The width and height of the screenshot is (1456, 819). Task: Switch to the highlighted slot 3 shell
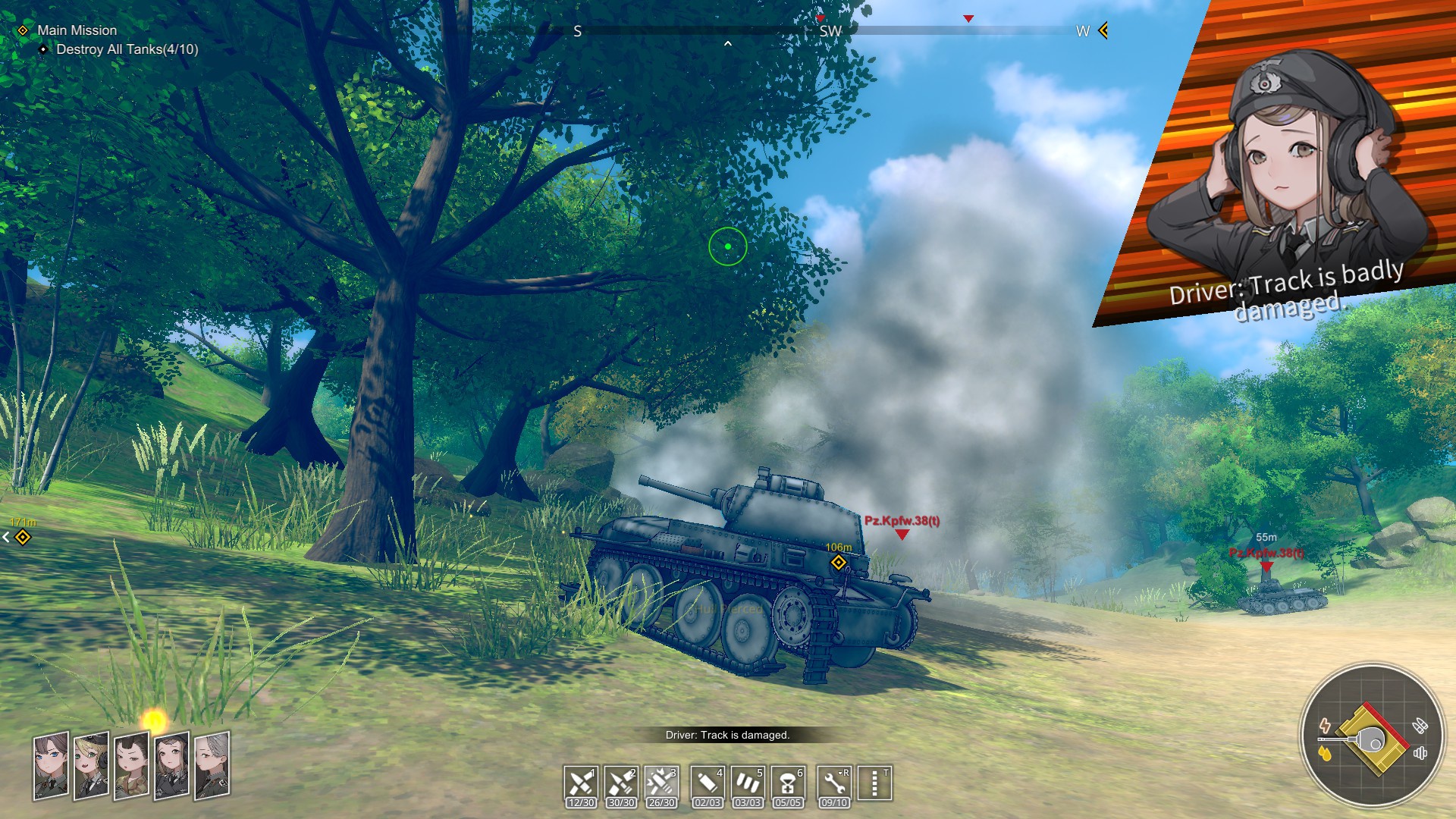(x=661, y=782)
